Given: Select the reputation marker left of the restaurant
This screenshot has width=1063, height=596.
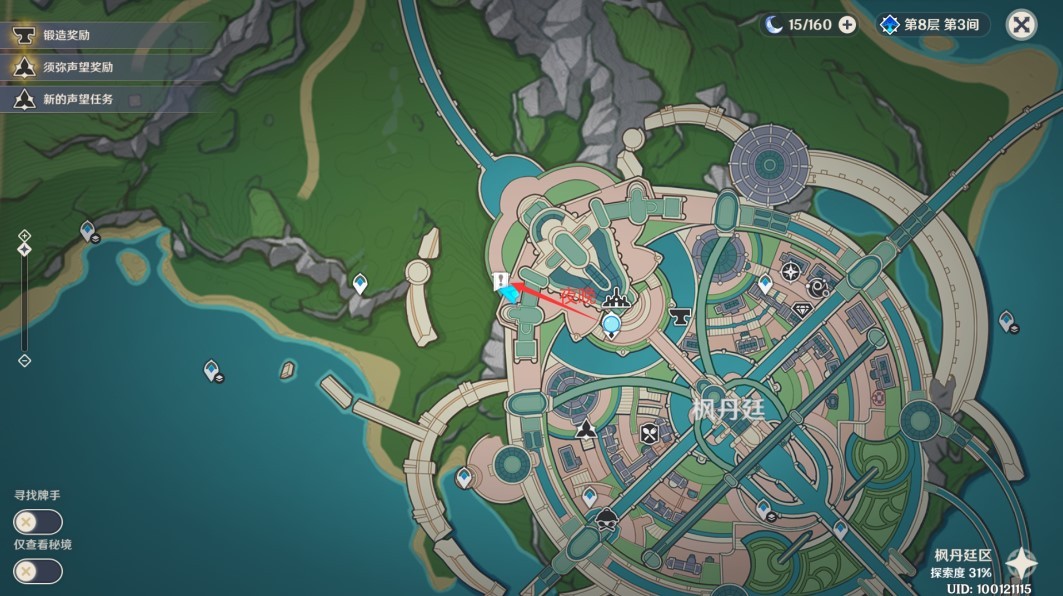Looking at the screenshot, I should [585, 431].
